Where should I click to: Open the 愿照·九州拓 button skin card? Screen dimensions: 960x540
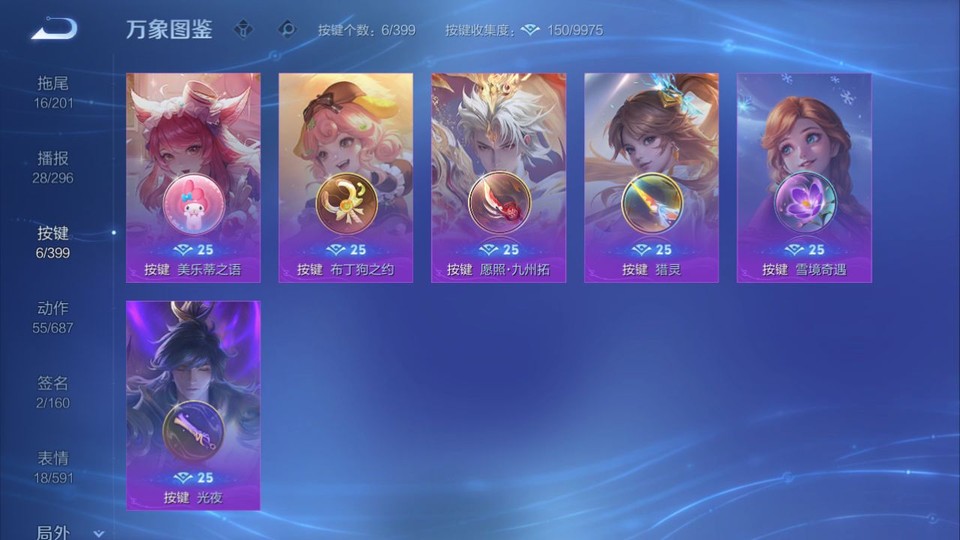(499, 177)
